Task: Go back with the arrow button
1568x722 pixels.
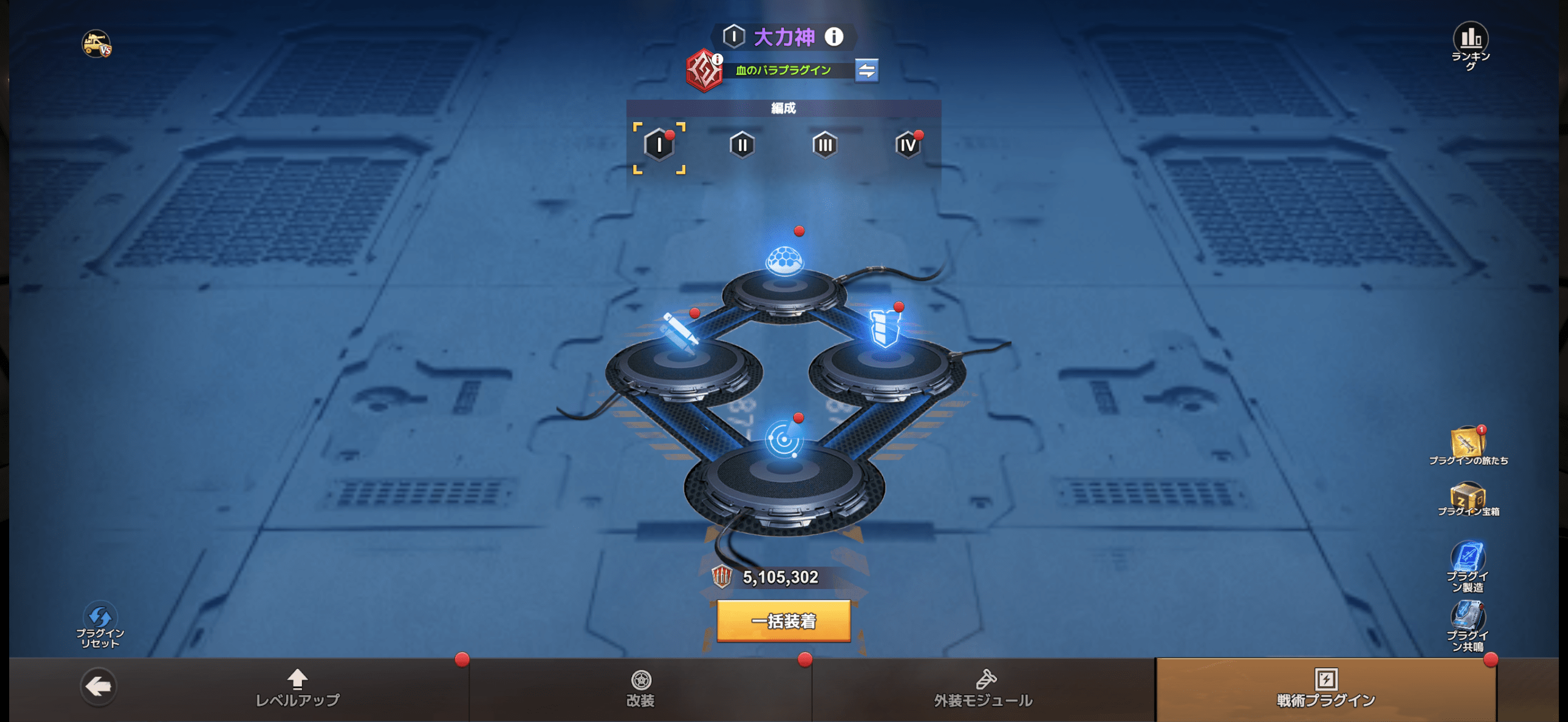Action: (x=98, y=686)
